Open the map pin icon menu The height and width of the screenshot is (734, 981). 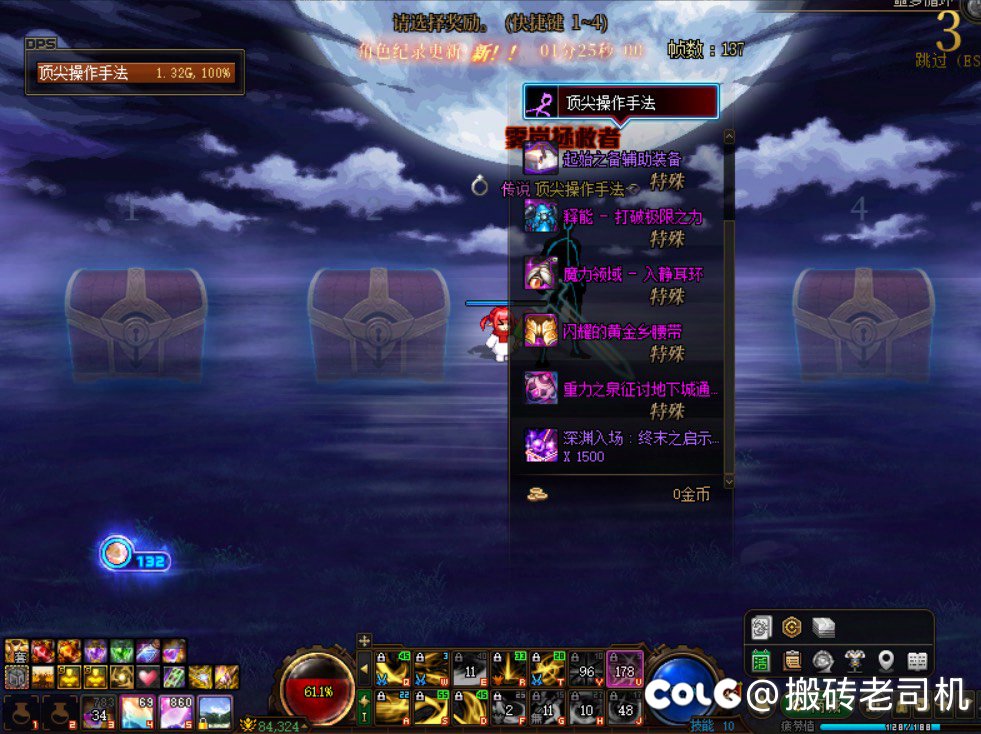coord(885,661)
